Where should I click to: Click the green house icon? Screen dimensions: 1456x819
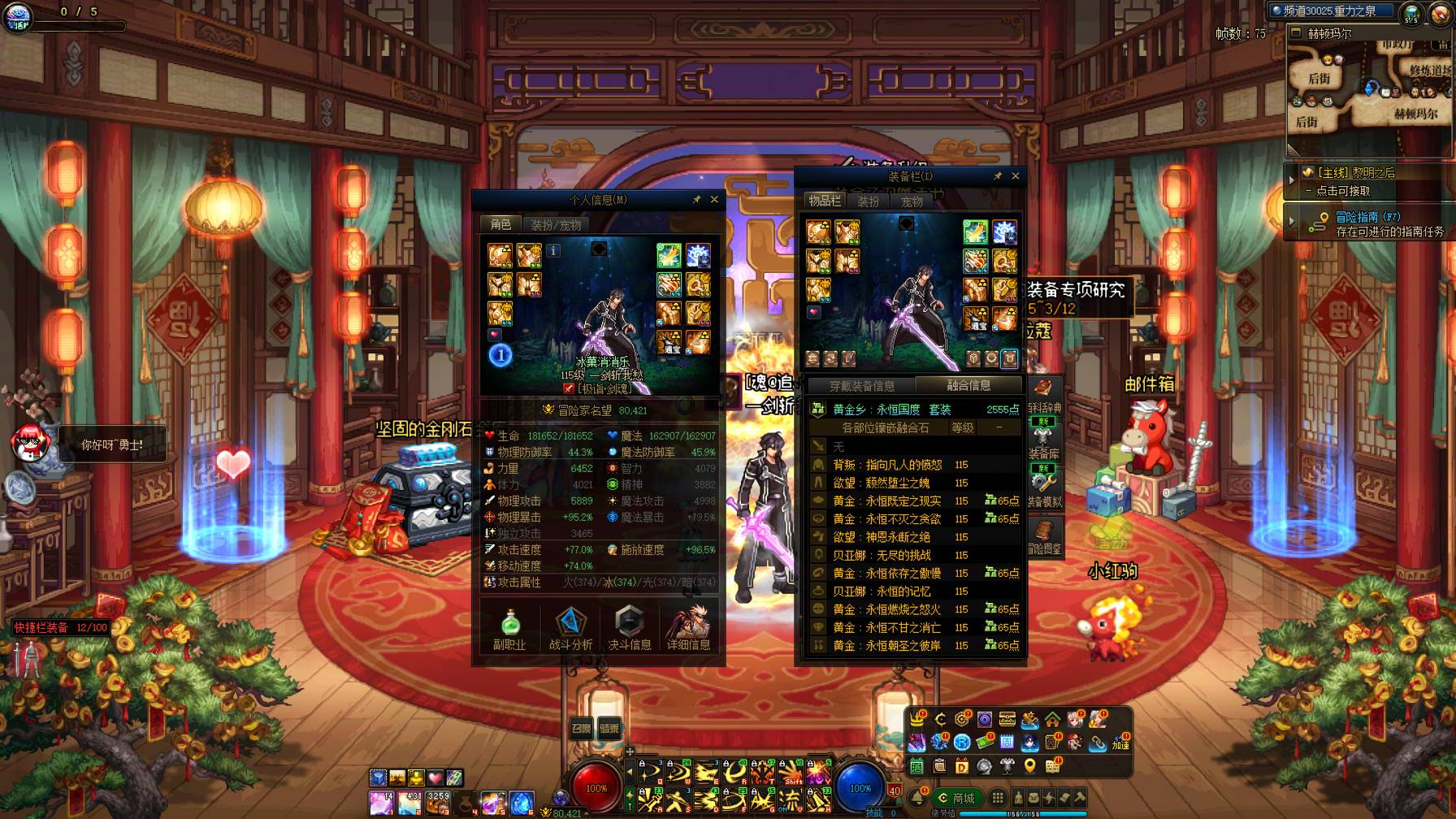1052,719
